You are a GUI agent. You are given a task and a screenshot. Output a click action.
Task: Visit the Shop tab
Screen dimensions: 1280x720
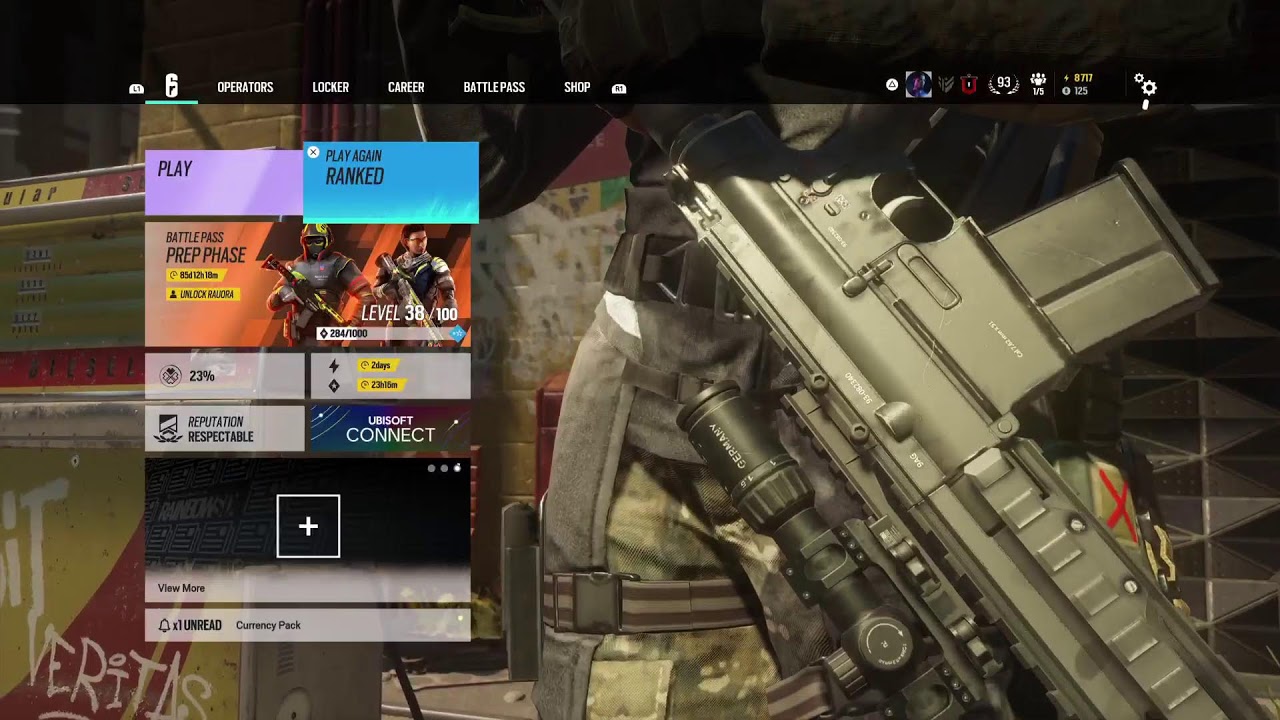(x=577, y=87)
